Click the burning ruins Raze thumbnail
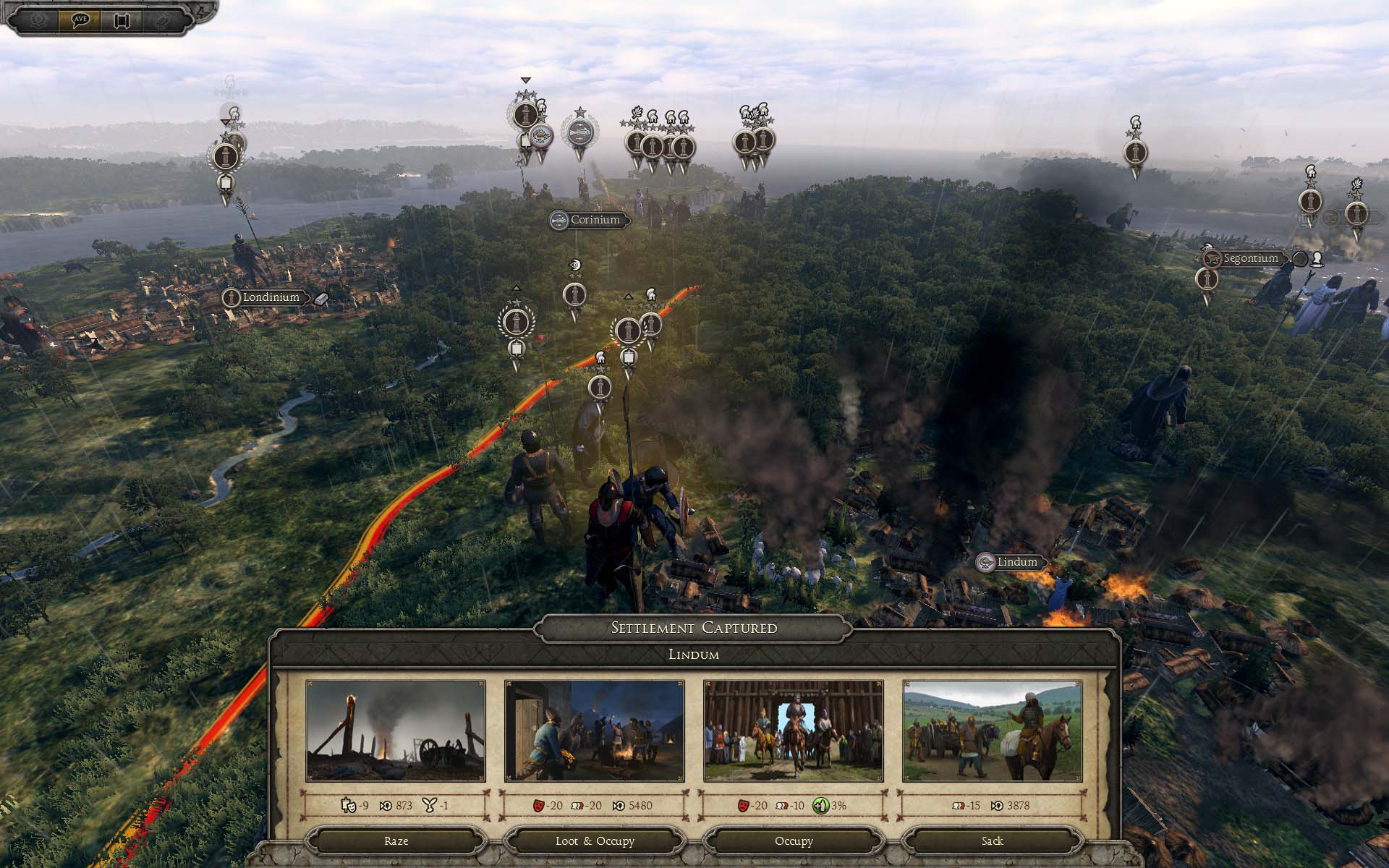The width and height of the screenshot is (1389, 868). click(x=396, y=731)
